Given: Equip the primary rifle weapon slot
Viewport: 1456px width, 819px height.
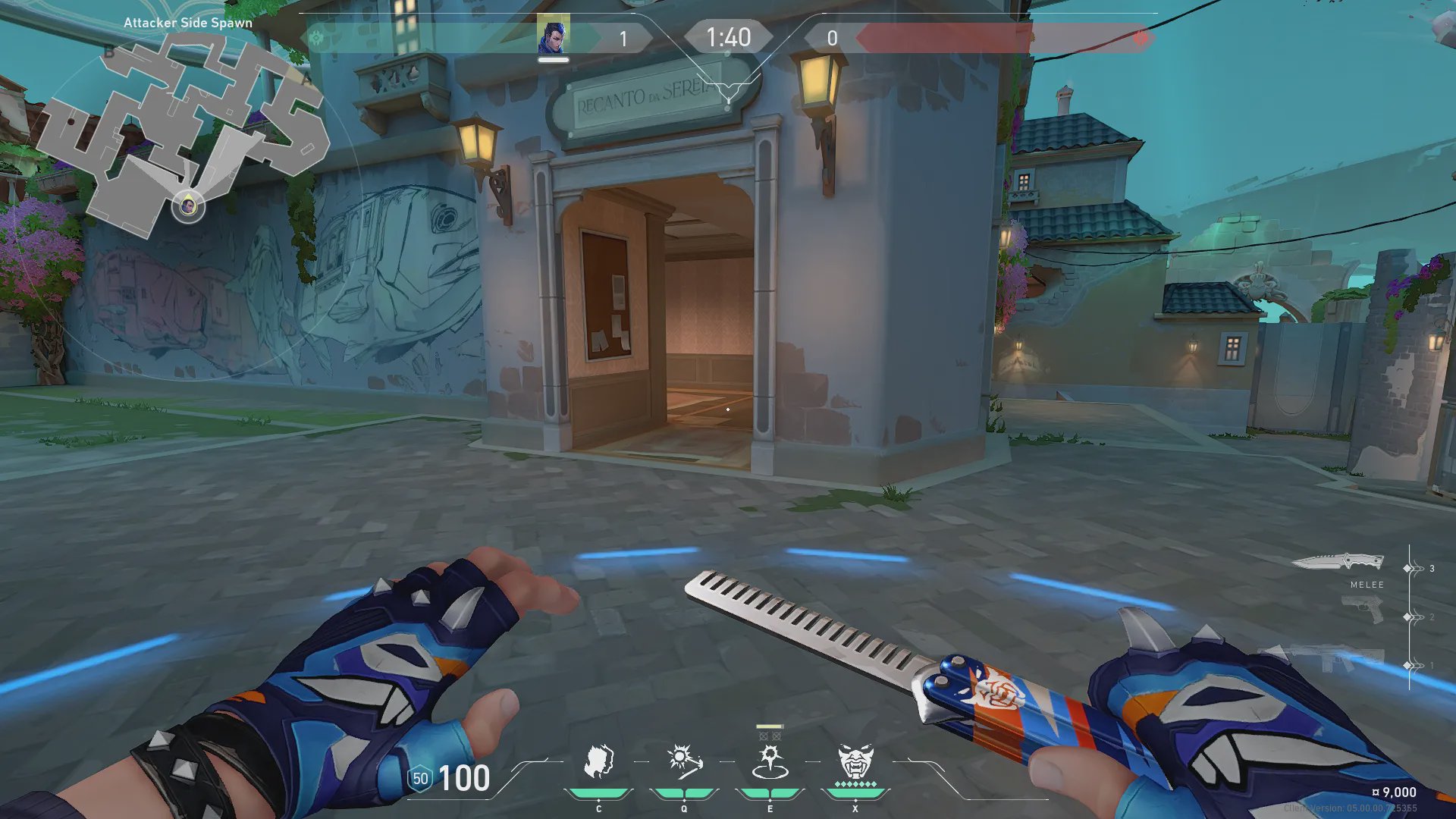Looking at the screenshot, I should pos(1323,657).
